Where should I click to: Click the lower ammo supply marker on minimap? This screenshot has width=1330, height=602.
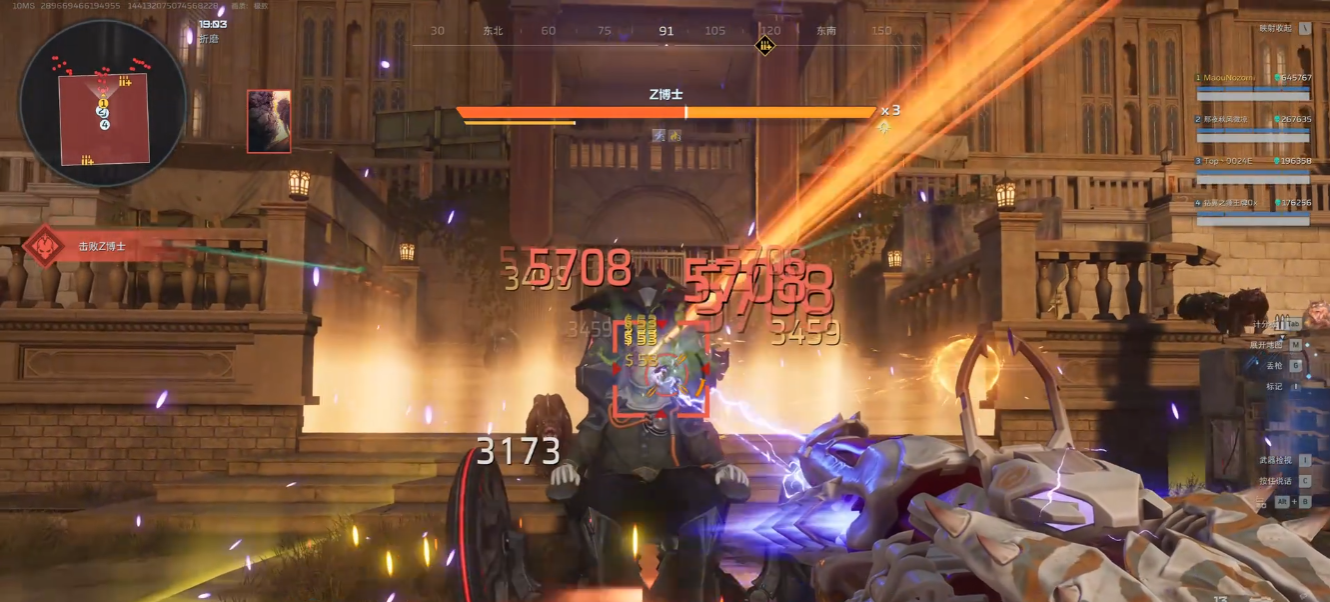coord(87,160)
